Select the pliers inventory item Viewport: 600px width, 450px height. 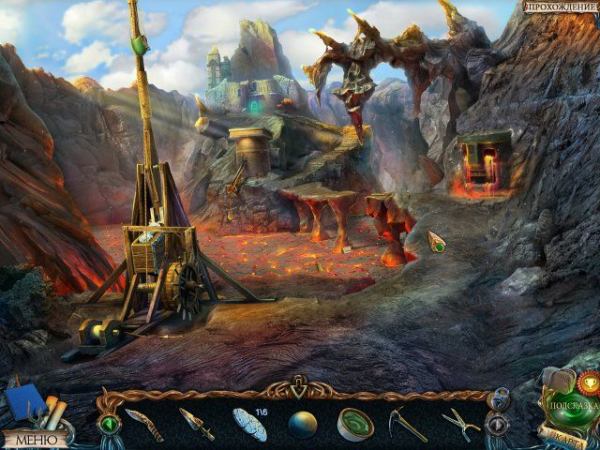[459, 423]
